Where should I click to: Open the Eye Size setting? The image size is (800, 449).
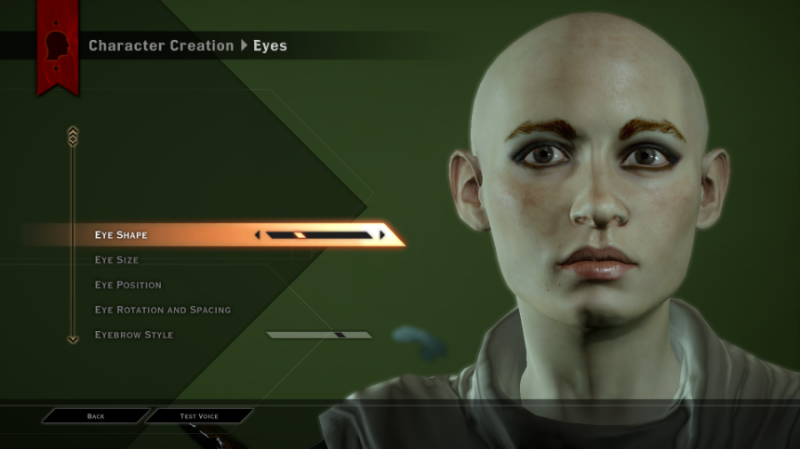tap(117, 260)
